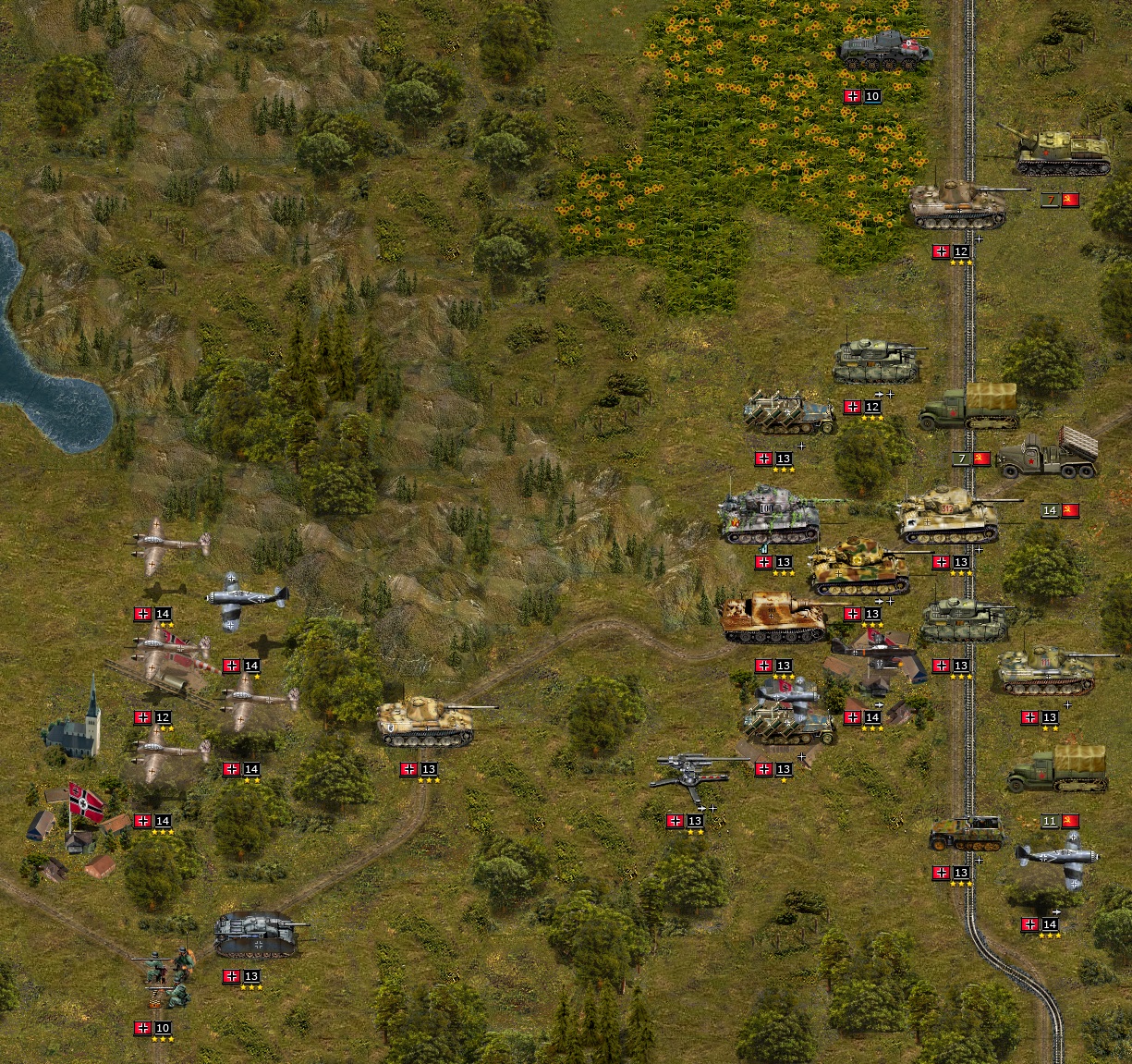Viewport: 1132px width, 1064px height.
Task: Choose the German half-track on the railway
Action: click(x=967, y=833)
